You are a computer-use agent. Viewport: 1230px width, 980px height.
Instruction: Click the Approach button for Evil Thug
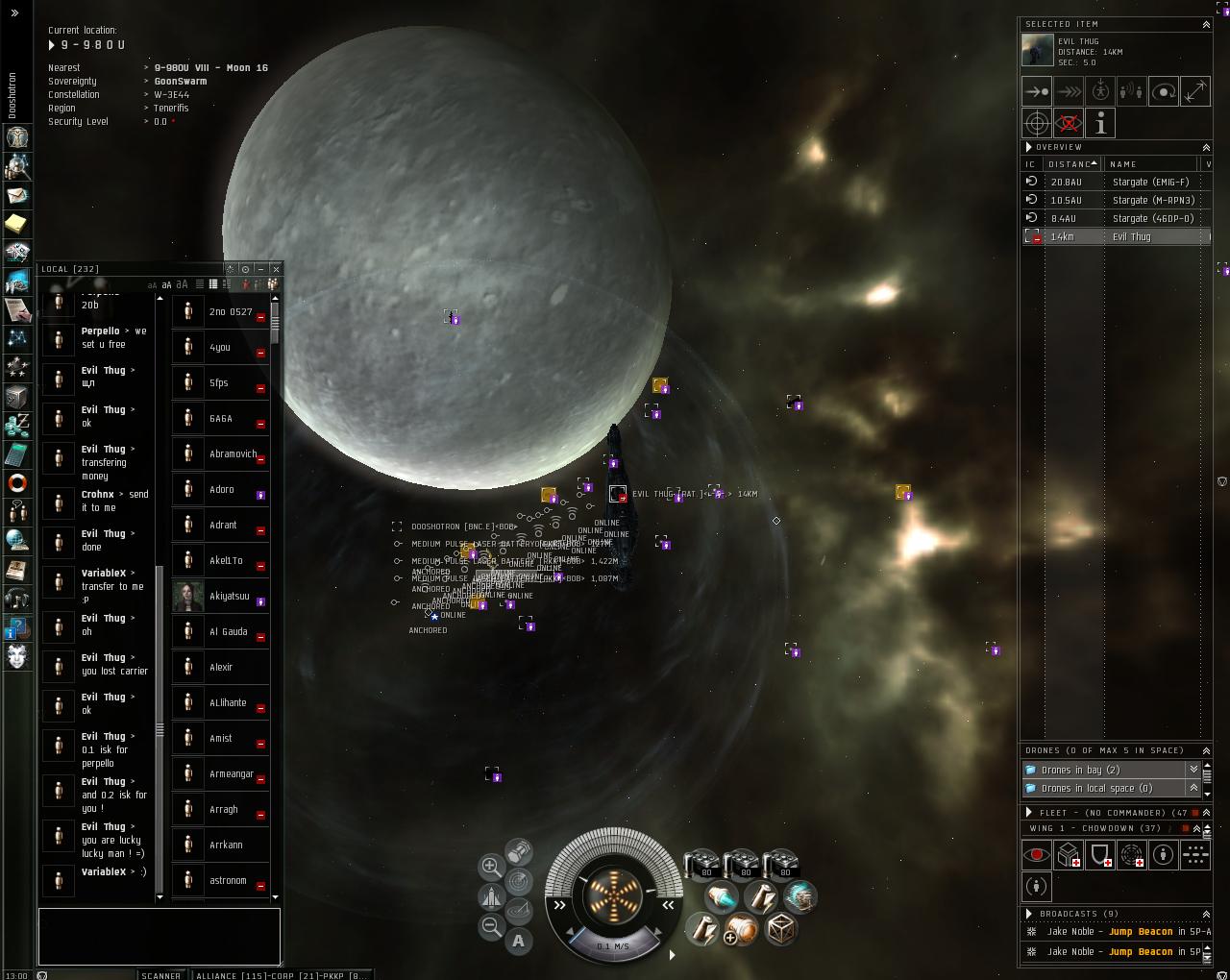(x=1037, y=91)
